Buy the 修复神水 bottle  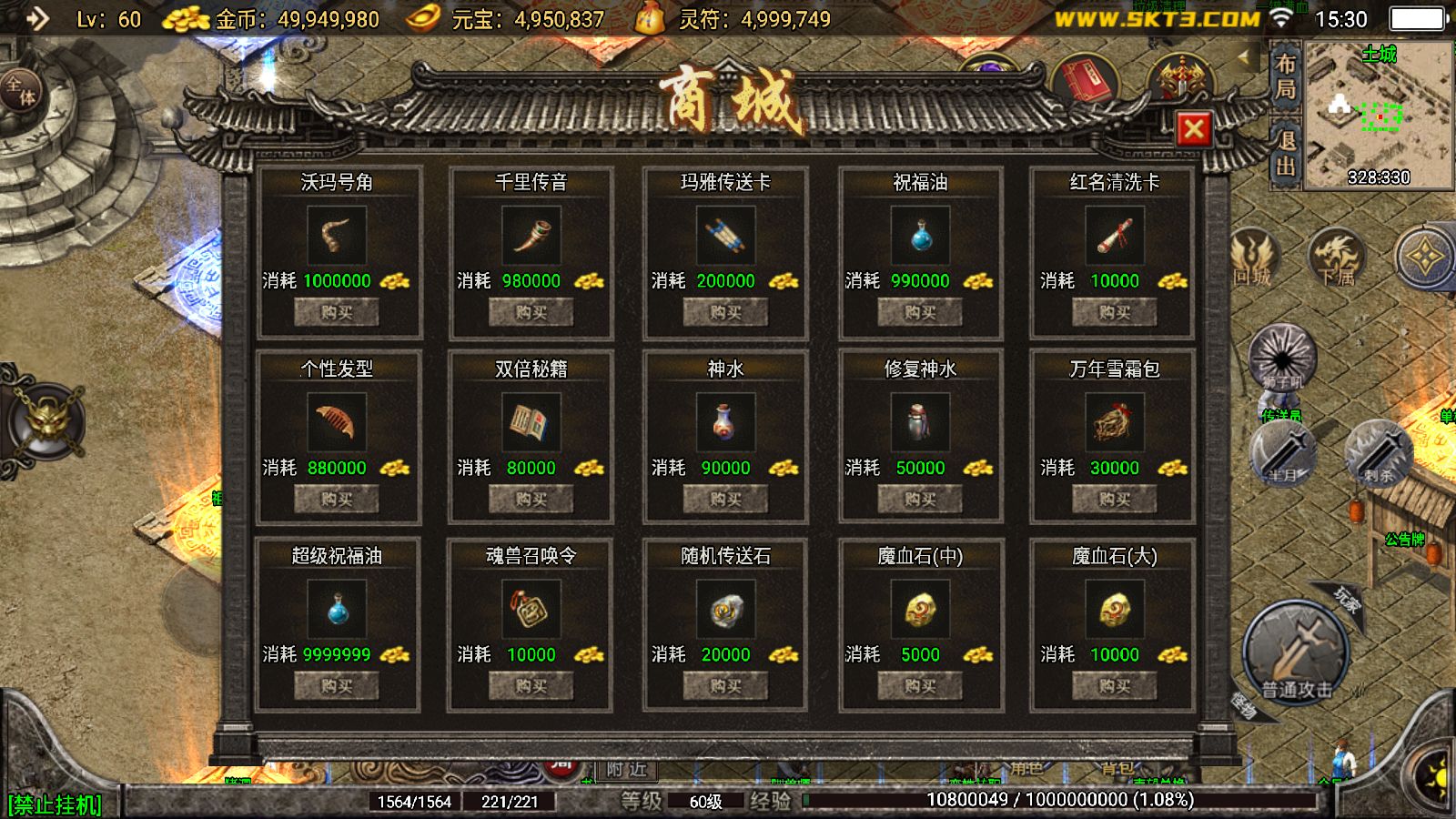920,499
